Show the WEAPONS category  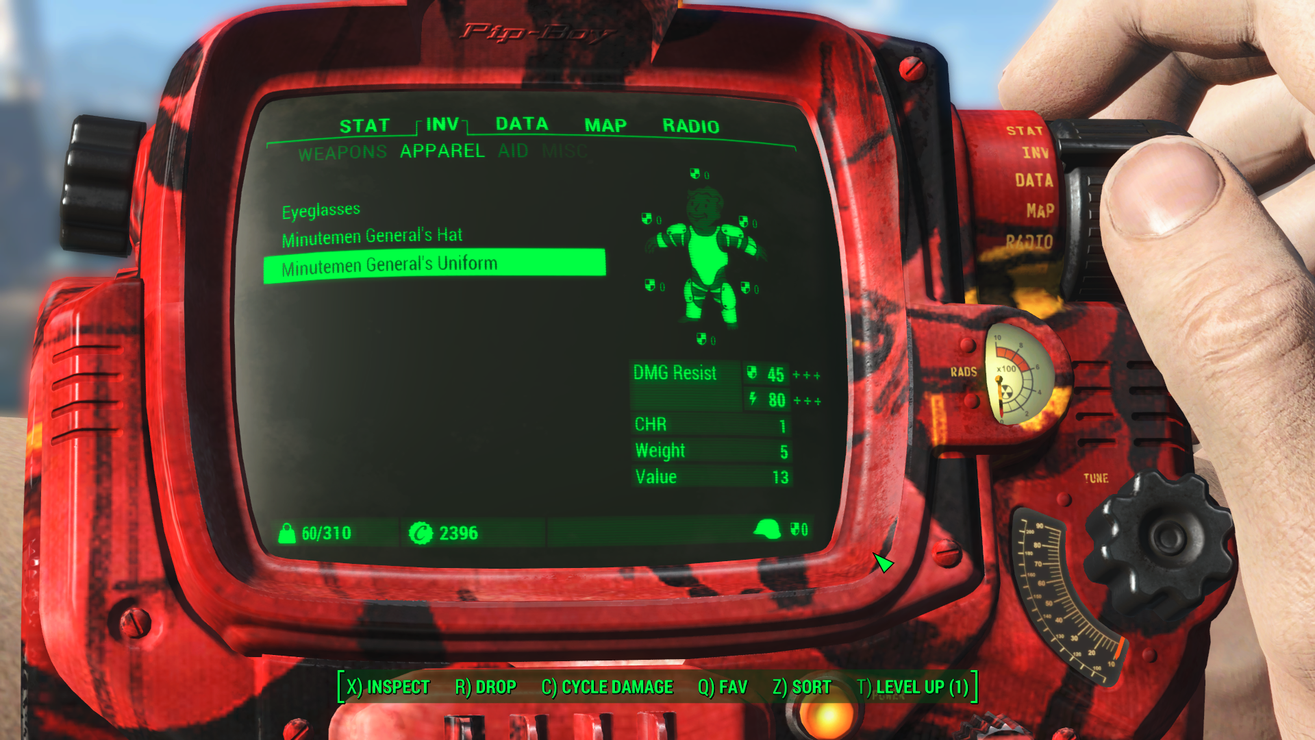(x=342, y=153)
